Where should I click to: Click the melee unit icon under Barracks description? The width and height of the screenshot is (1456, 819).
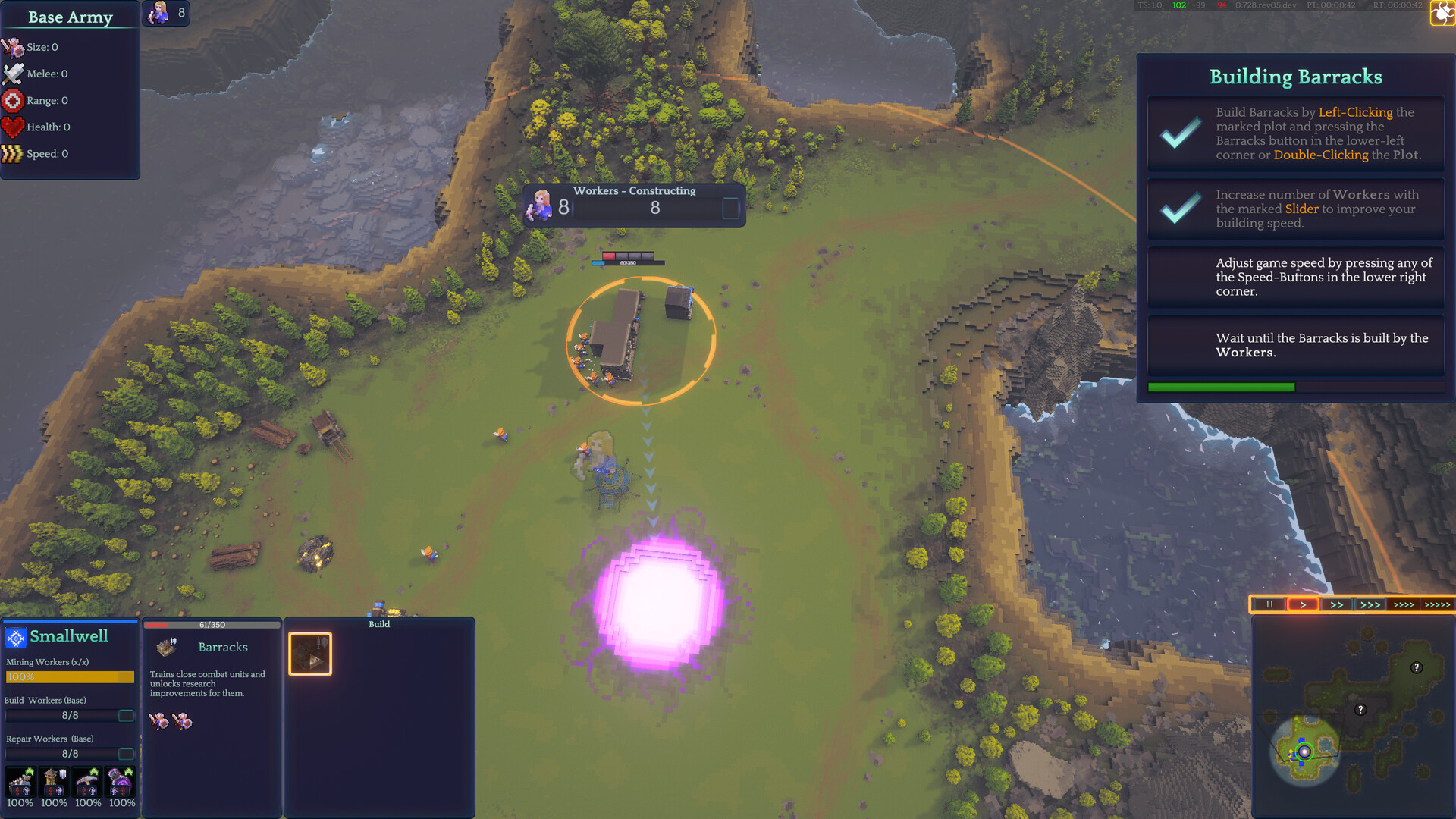[x=159, y=721]
